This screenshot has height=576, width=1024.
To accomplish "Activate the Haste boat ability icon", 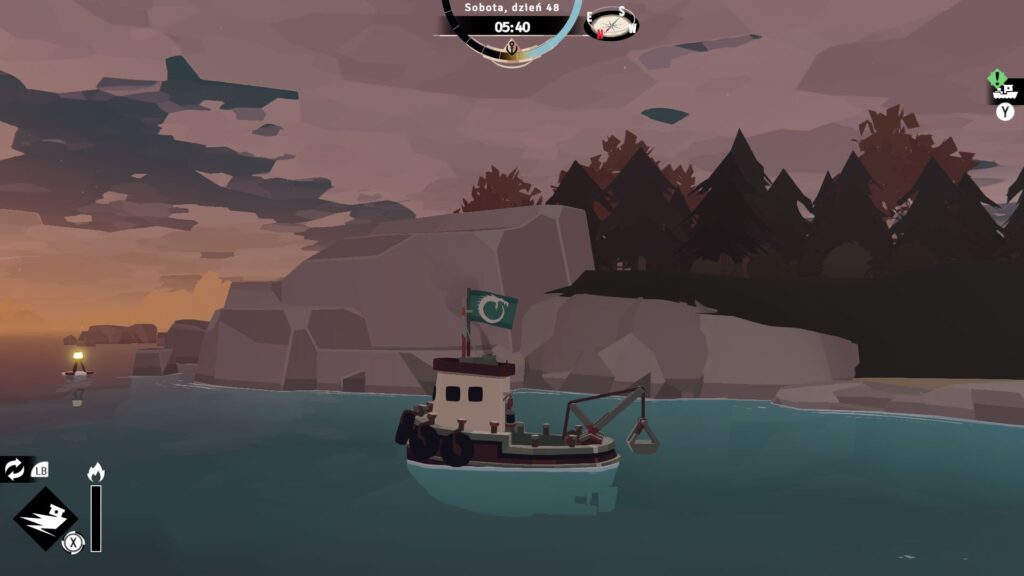I will 45,519.
